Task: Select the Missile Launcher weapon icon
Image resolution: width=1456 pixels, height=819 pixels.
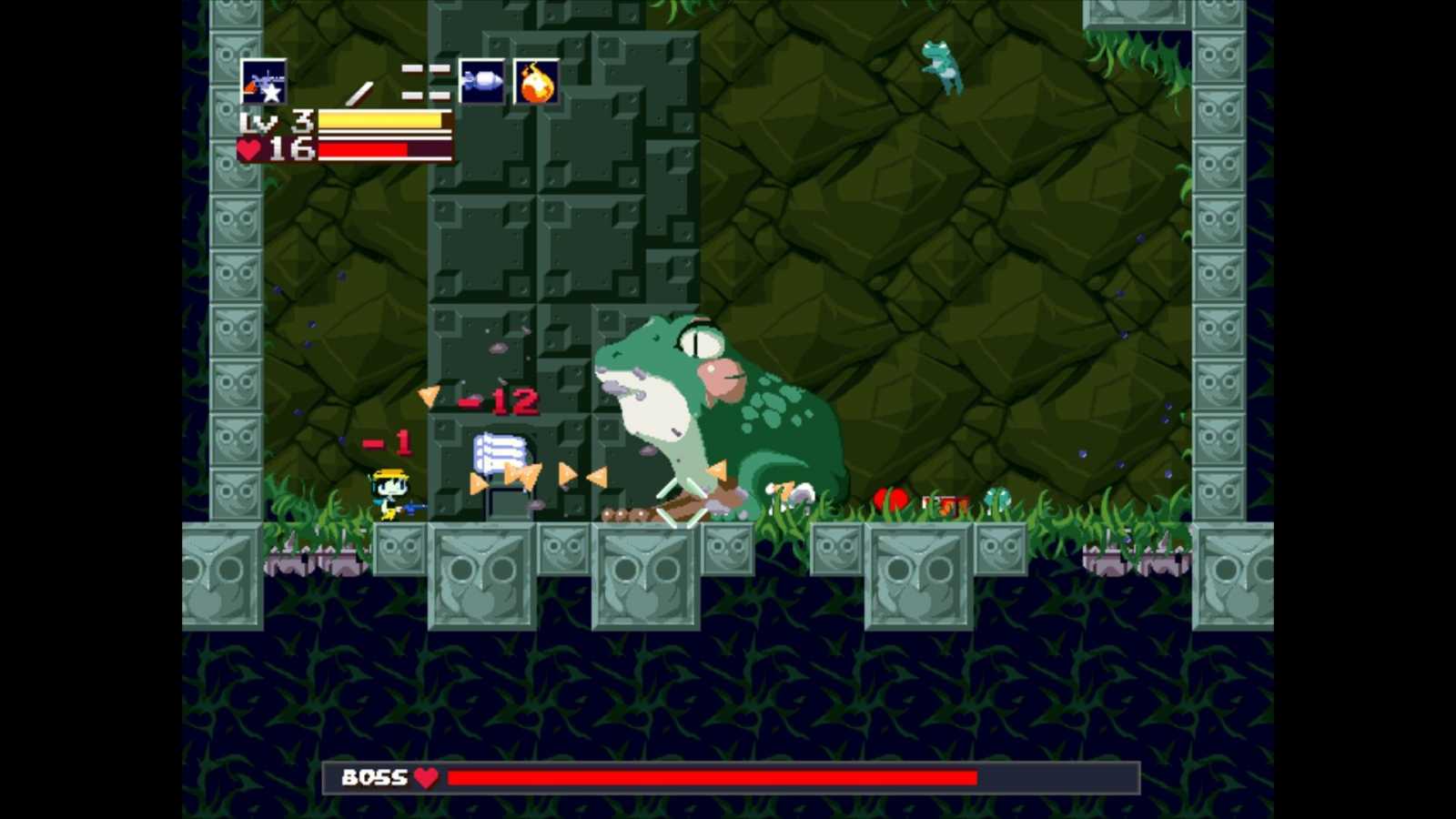Action: [x=483, y=80]
